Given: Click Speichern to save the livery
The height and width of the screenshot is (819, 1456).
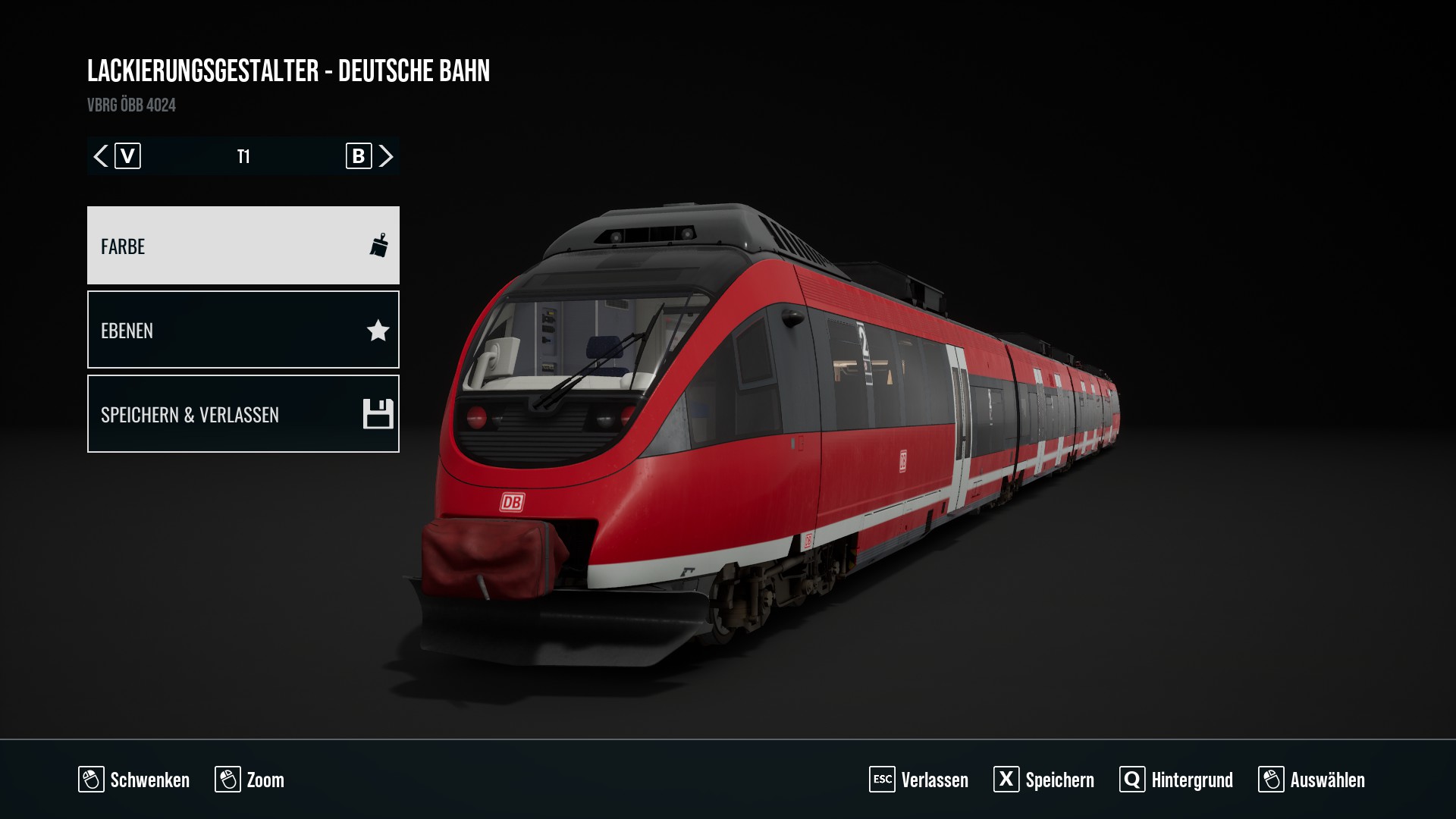Looking at the screenshot, I should tap(1044, 780).
